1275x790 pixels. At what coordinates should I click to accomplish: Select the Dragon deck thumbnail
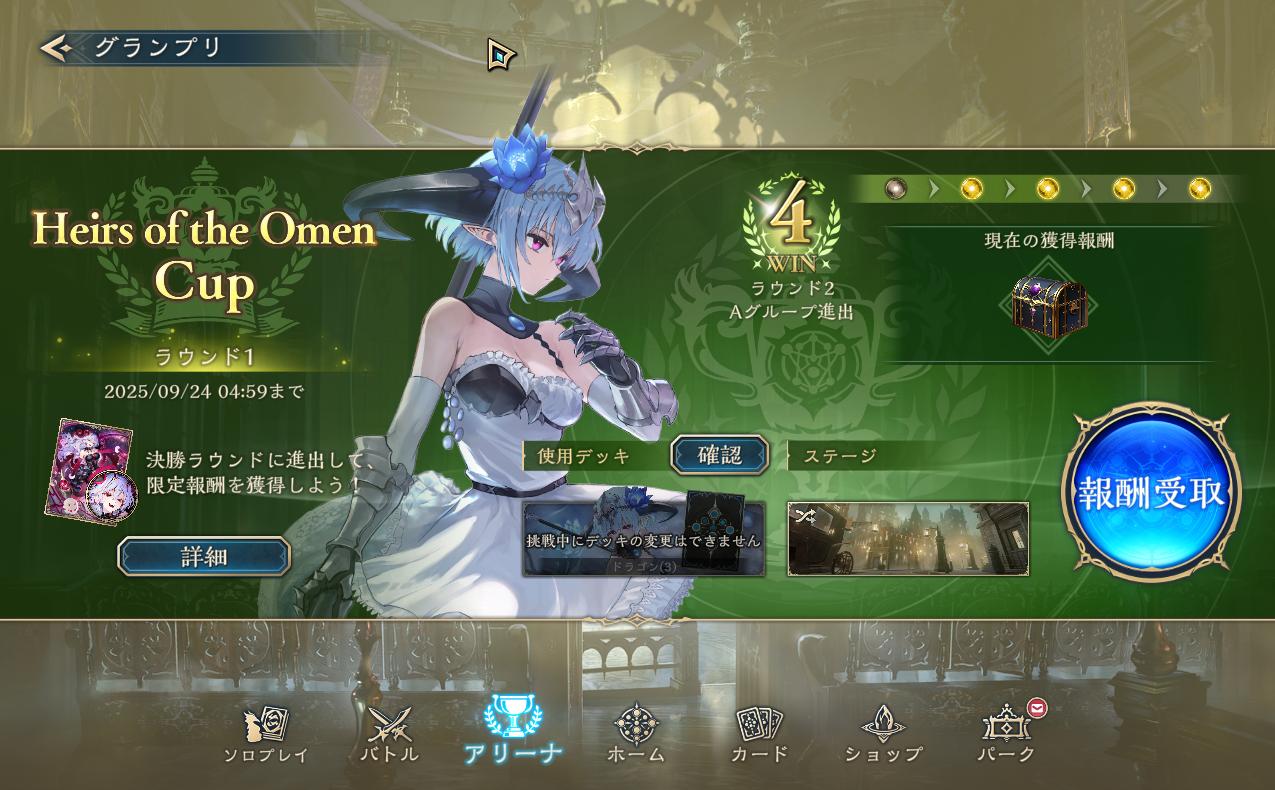(x=643, y=539)
